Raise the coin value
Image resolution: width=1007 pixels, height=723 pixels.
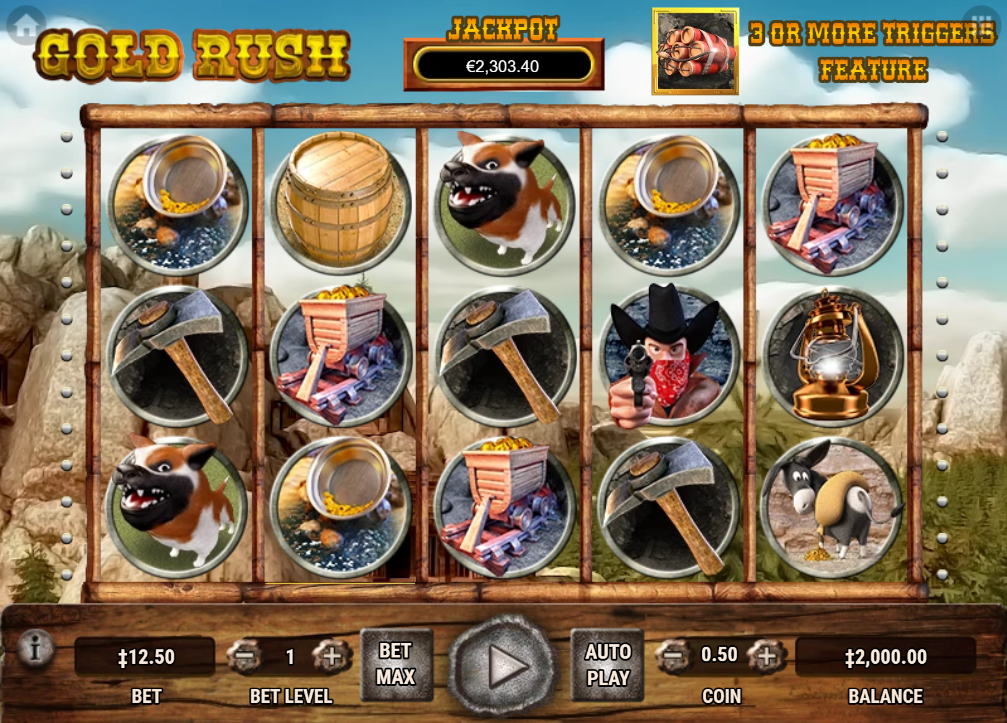[x=765, y=656]
